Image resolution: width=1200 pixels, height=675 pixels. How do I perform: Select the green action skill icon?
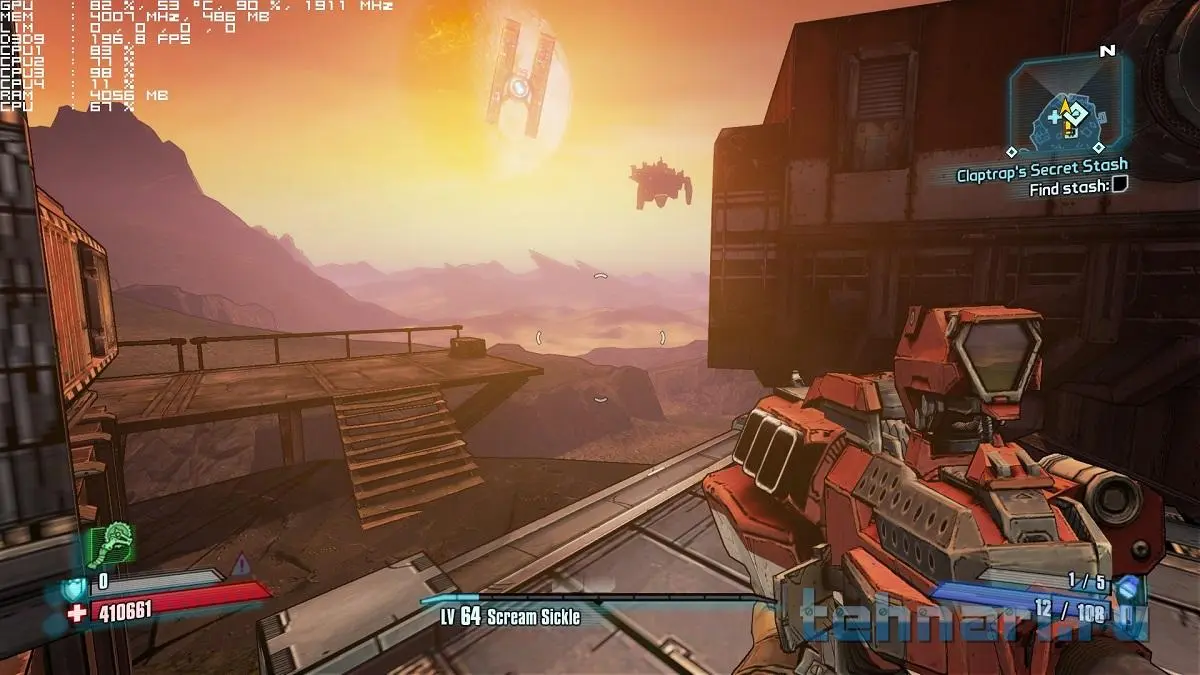(111, 543)
